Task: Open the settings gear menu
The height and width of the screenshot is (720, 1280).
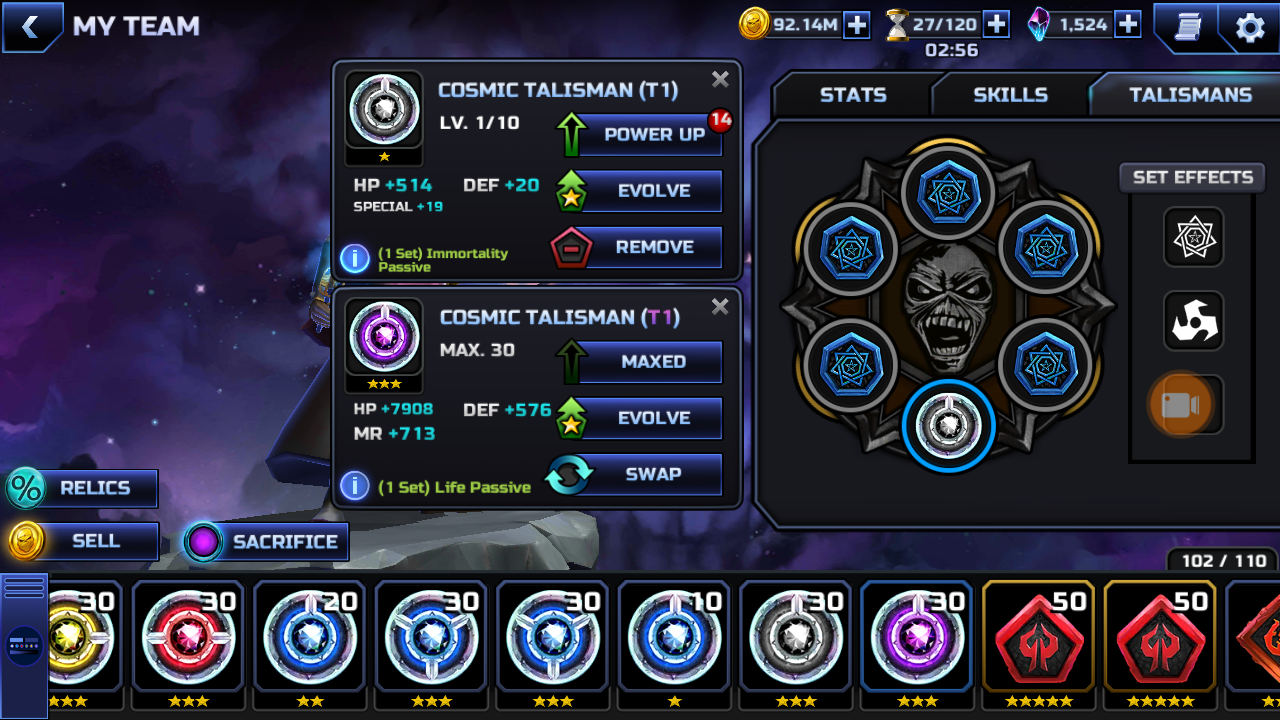Action: 1250,27
